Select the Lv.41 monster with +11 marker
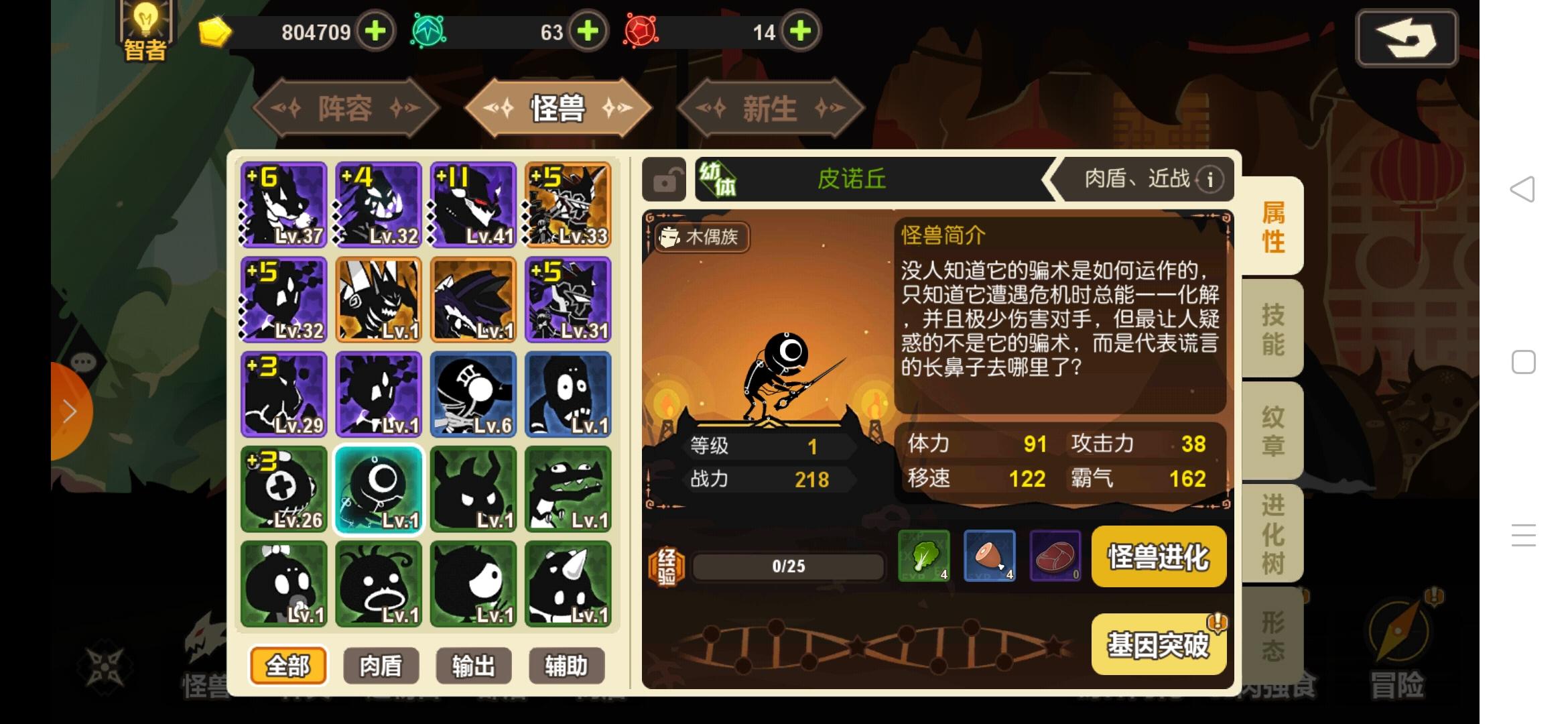Screen dimensions: 1568x724 click(472, 204)
